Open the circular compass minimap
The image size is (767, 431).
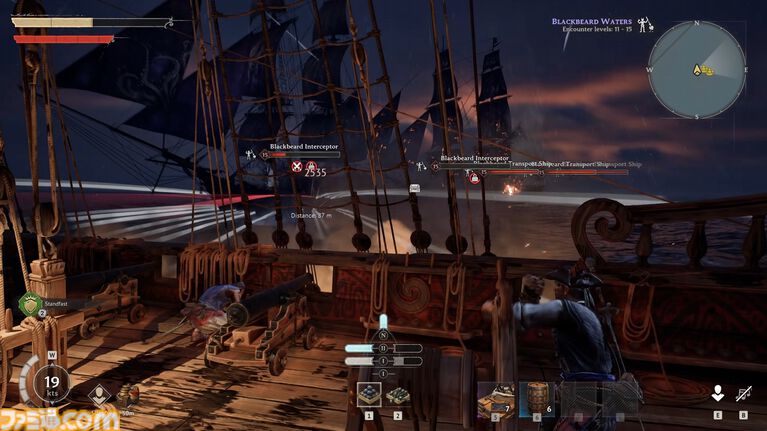coord(696,69)
